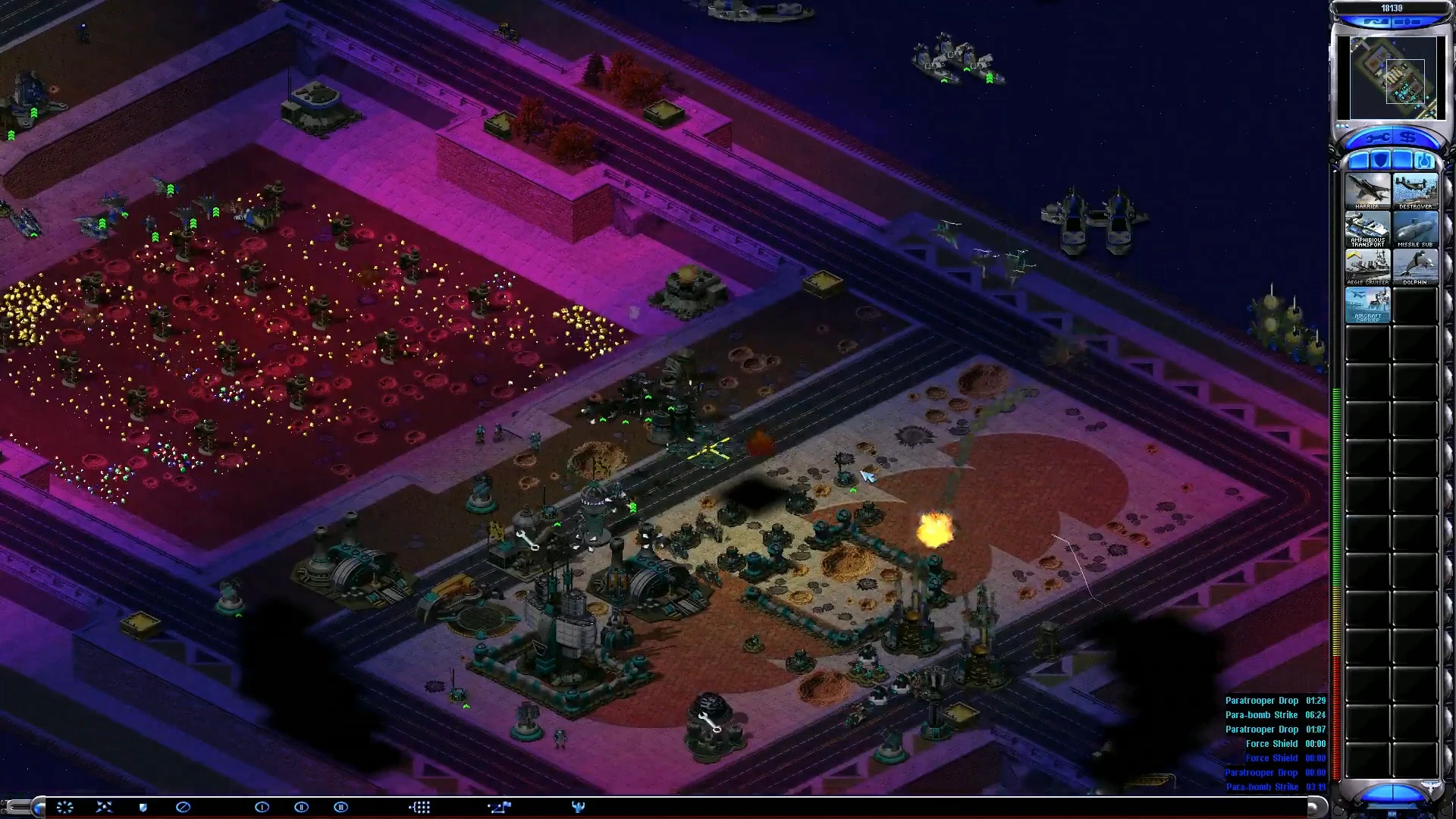Select team II on the command bar
The image size is (1456, 819).
[301, 807]
